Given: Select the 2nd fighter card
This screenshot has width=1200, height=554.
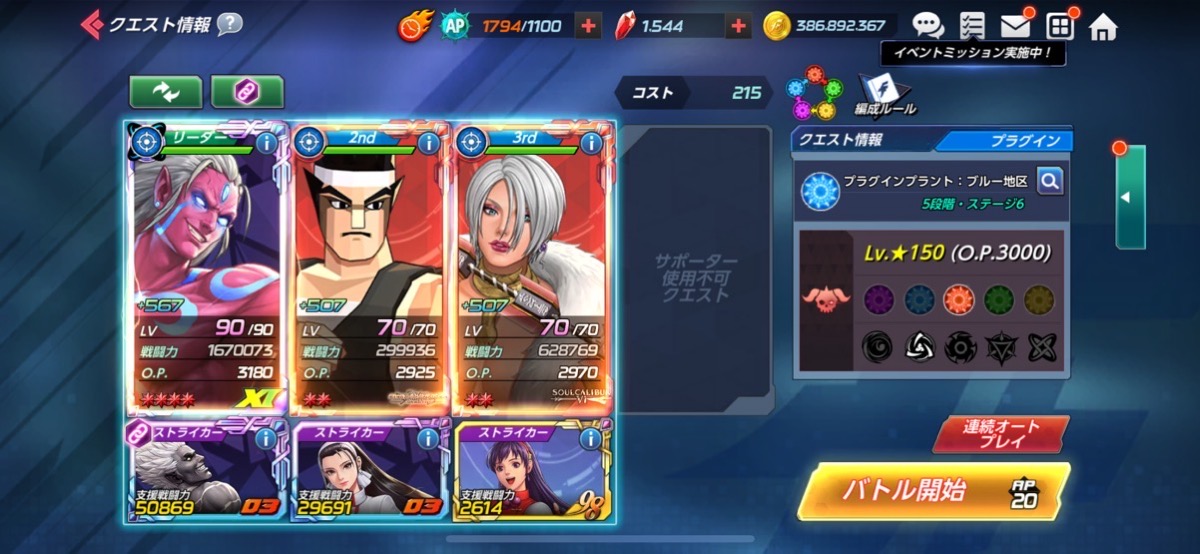Looking at the screenshot, I should [x=370, y=270].
